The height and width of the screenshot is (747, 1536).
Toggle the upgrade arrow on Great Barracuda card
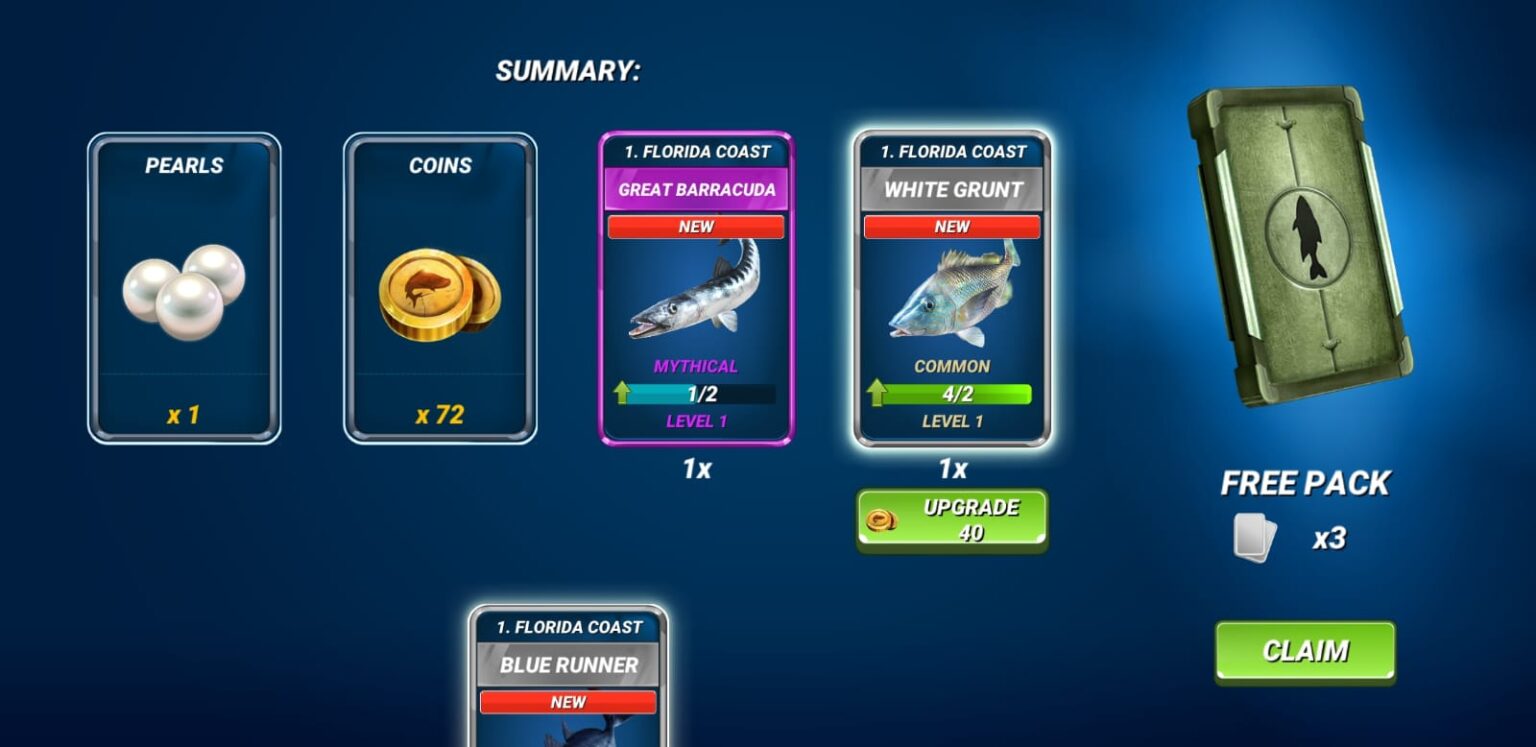[x=622, y=390]
